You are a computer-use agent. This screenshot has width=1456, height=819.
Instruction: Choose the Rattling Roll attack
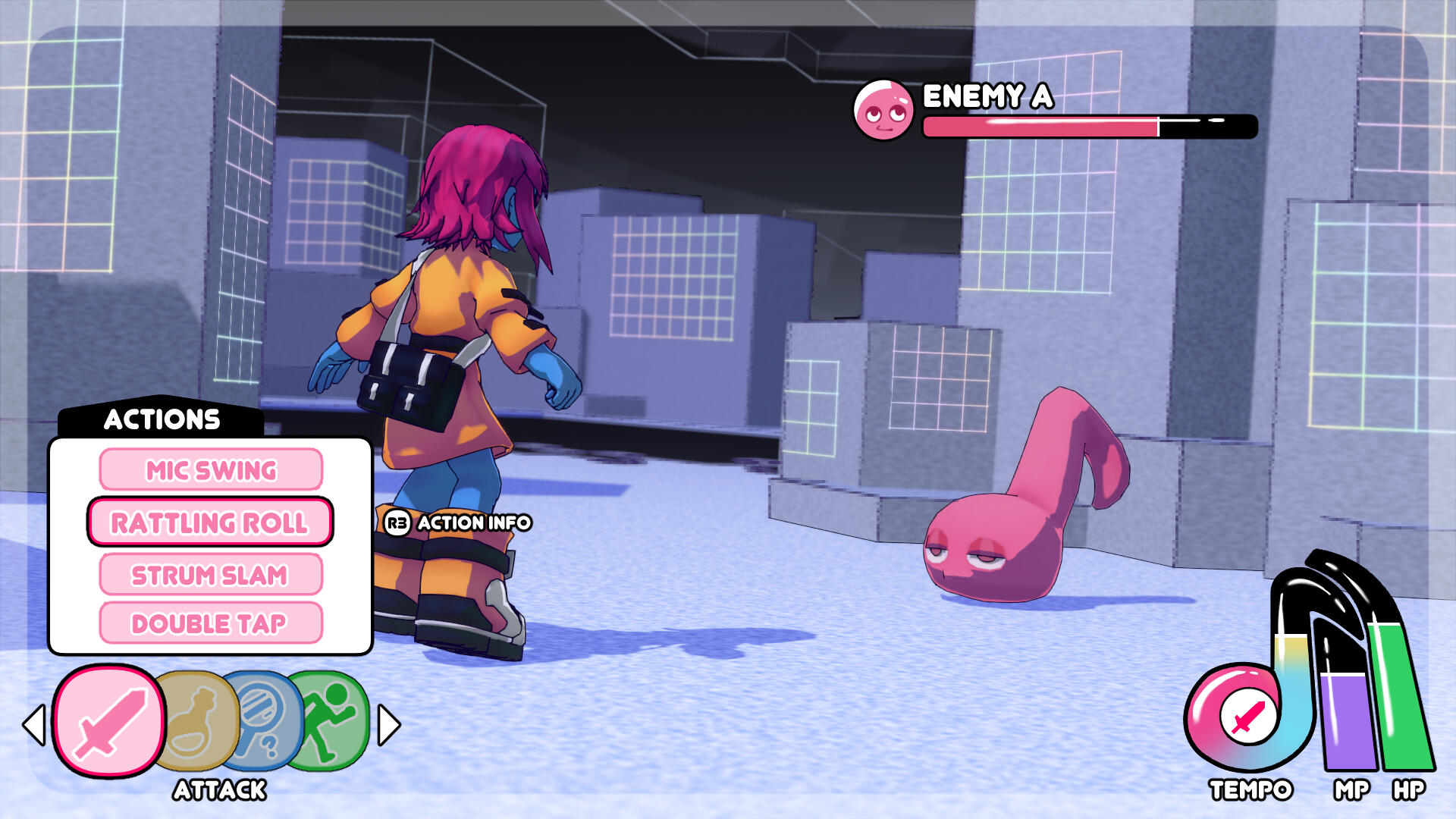tap(210, 522)
